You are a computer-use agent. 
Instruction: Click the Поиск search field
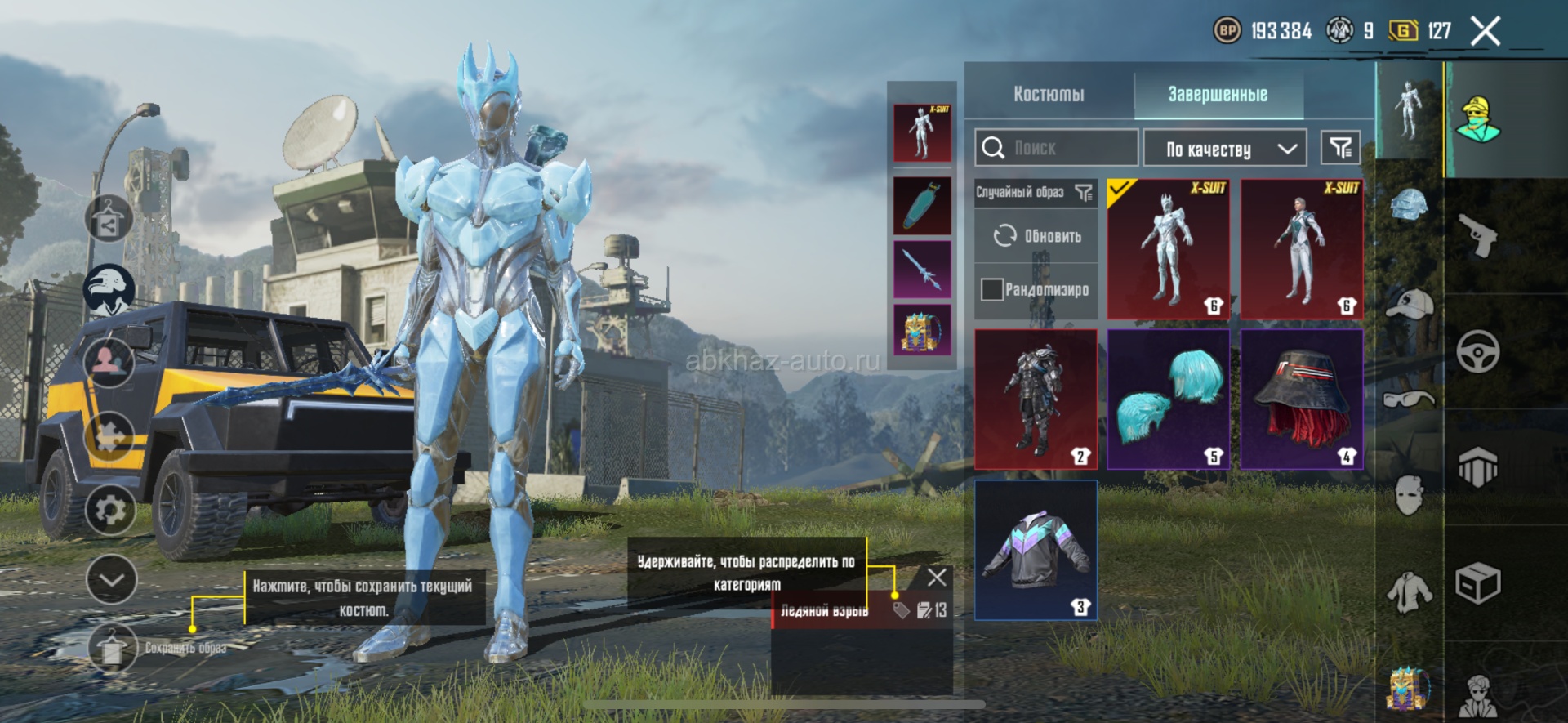(1056, 148)
